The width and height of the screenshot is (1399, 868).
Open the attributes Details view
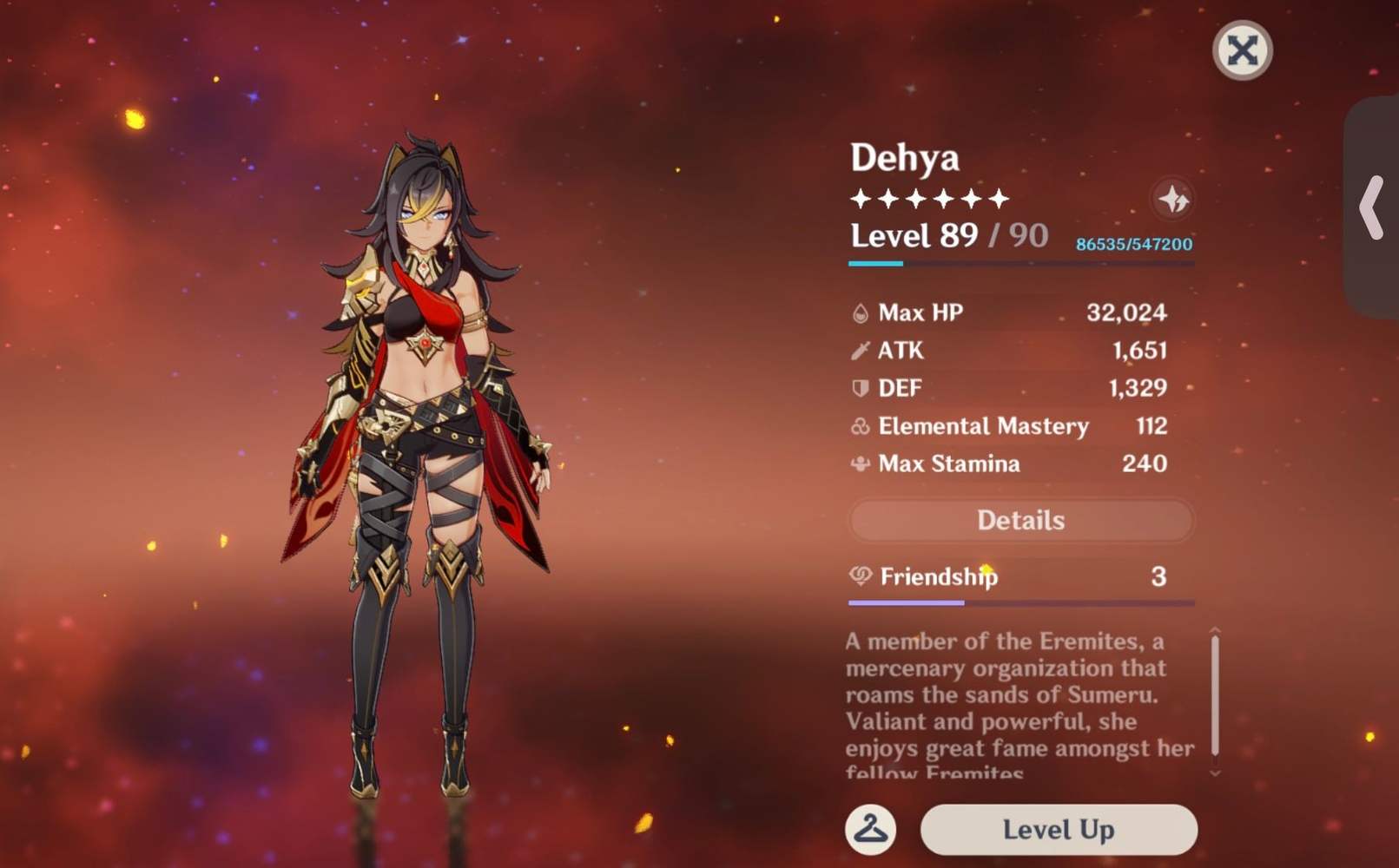[1020, 520]
